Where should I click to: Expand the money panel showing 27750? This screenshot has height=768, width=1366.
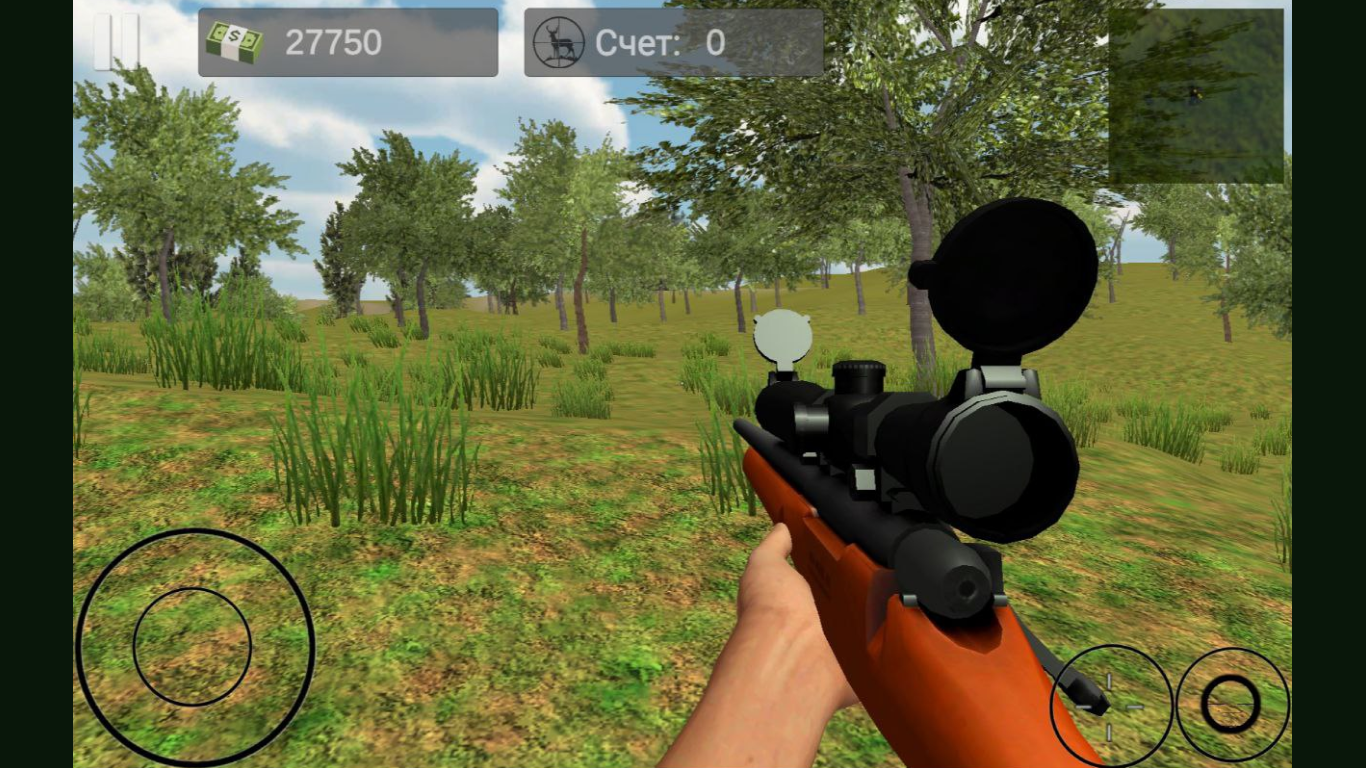coord(348,42)
